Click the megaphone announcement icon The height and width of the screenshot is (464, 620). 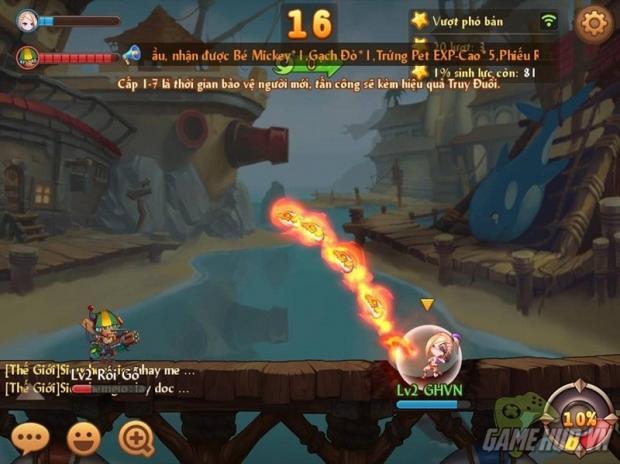(x=131, y=54)
